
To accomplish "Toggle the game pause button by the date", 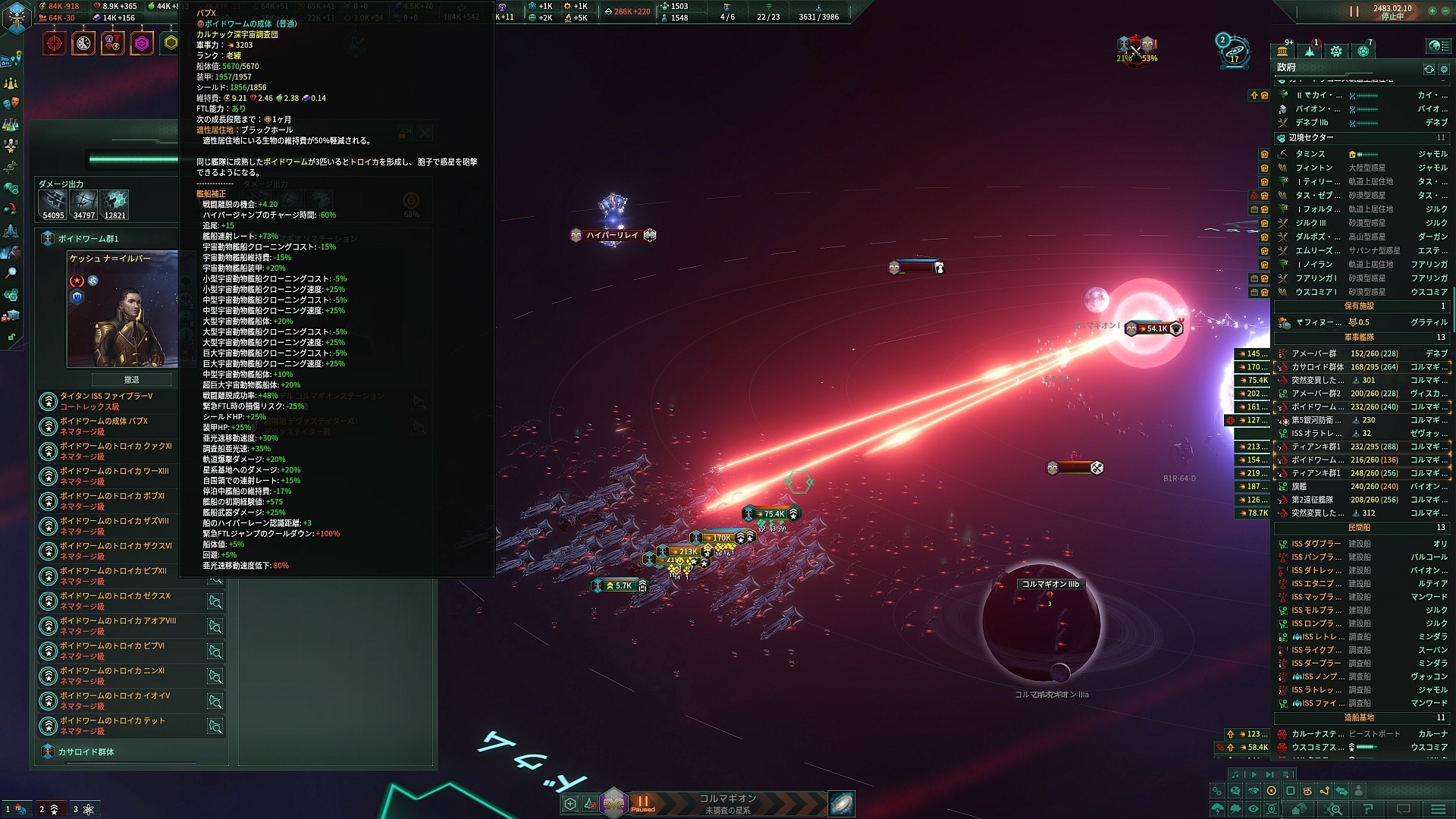I will (x=1354, y=12).
